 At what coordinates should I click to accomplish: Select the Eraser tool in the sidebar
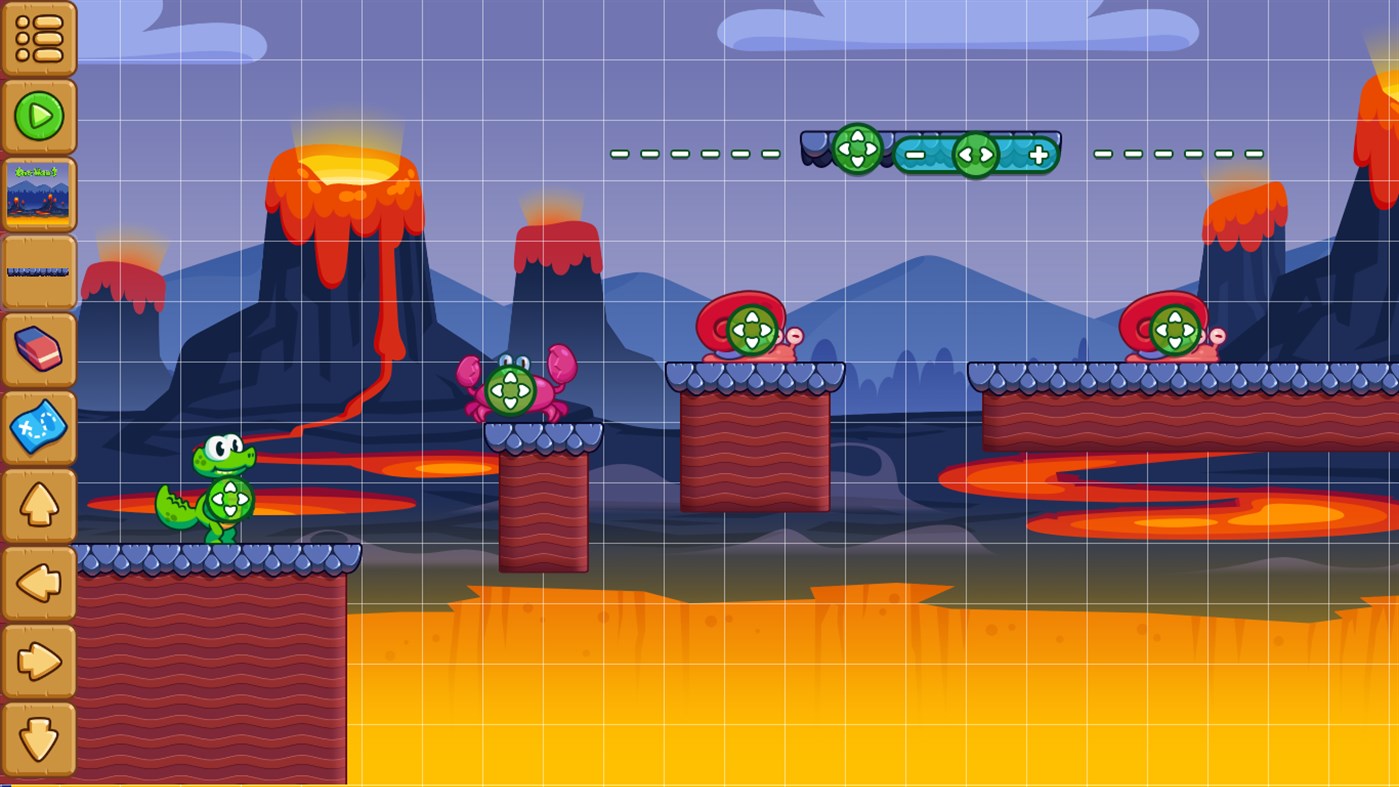click(39, 348)
